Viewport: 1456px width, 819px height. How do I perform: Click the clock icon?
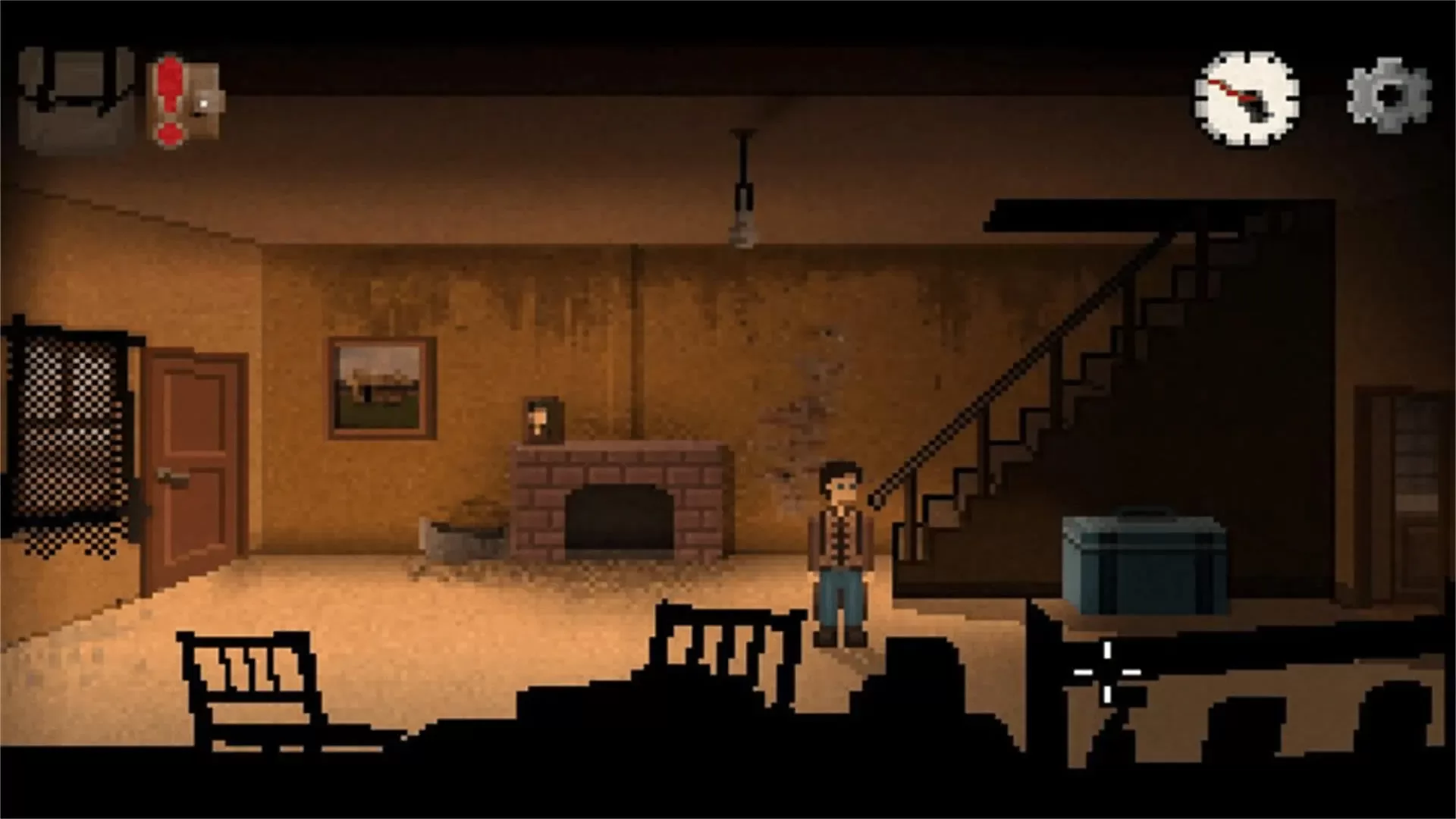pos(1247,99)
